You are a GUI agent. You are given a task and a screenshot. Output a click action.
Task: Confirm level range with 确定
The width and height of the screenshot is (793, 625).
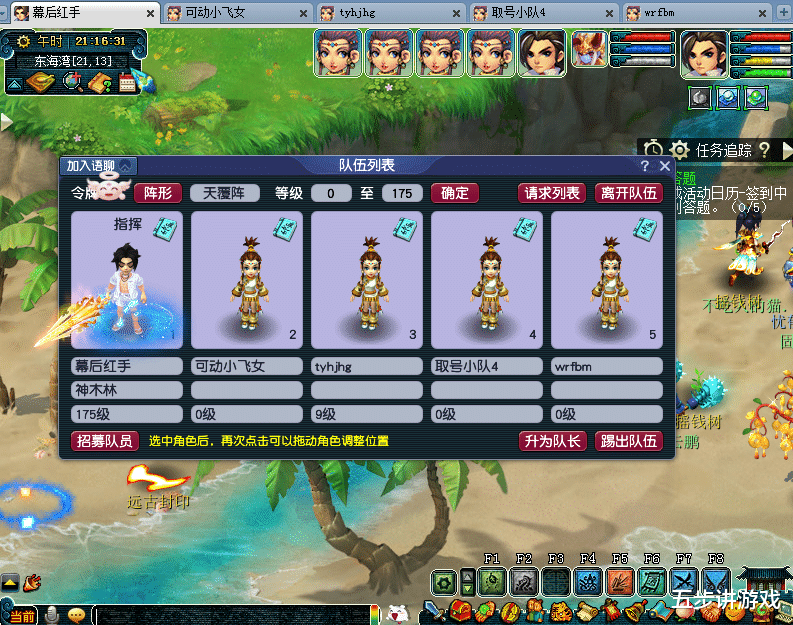[x=454, y=193]
